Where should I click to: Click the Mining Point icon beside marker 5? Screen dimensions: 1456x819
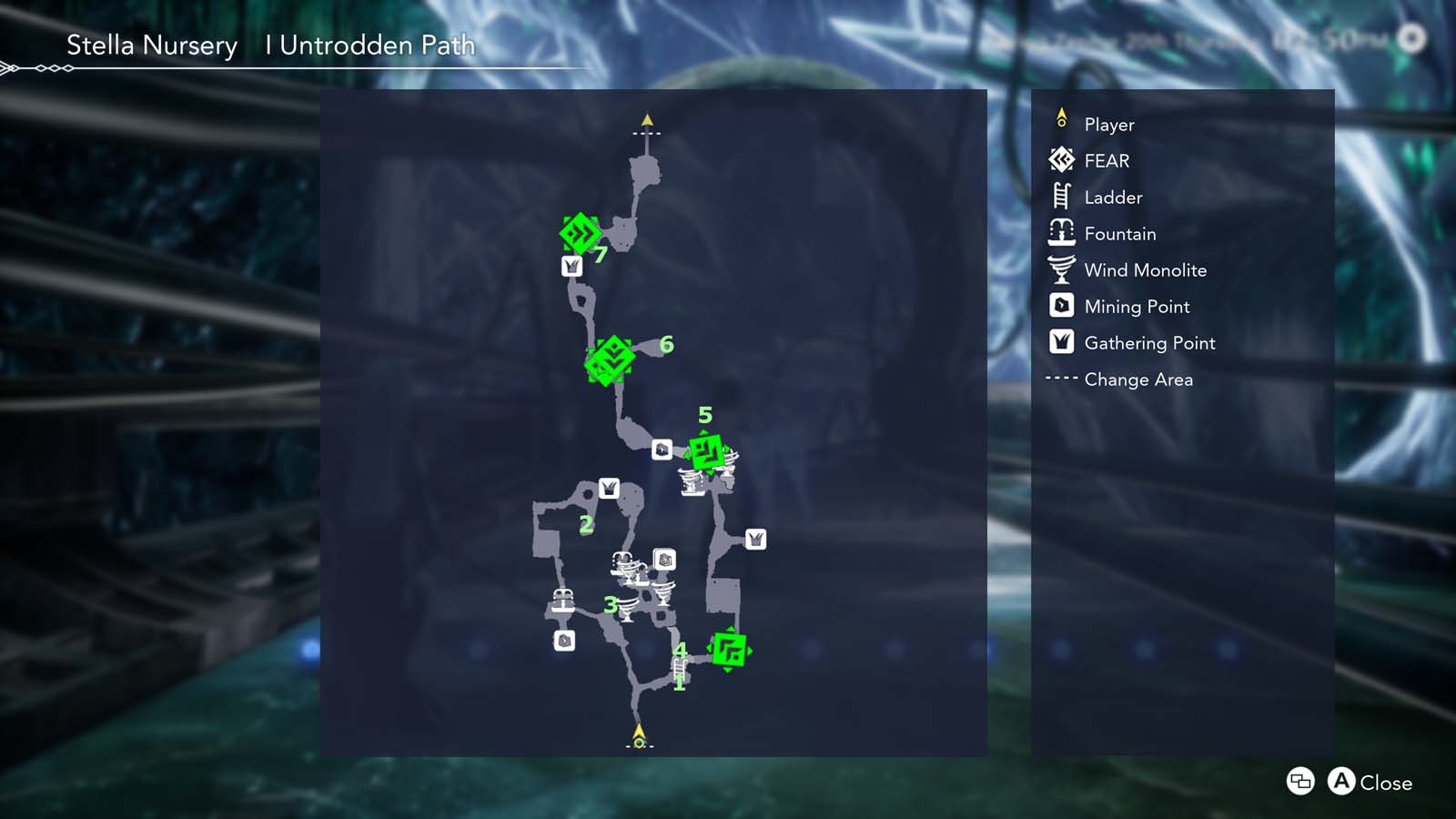pyautogui.click(x=663, y=448)
